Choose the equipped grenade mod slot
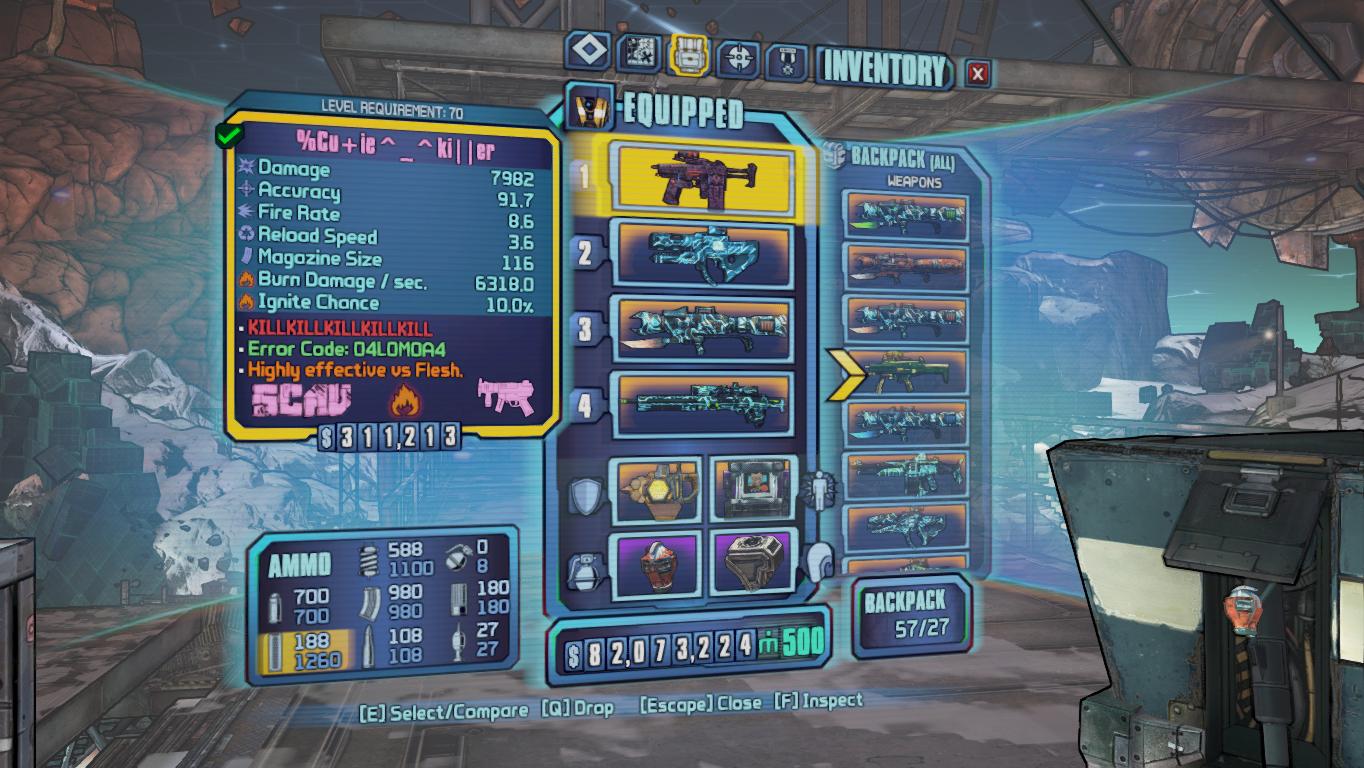This screenshot has height=768, width=1364. tap(656, 563)
